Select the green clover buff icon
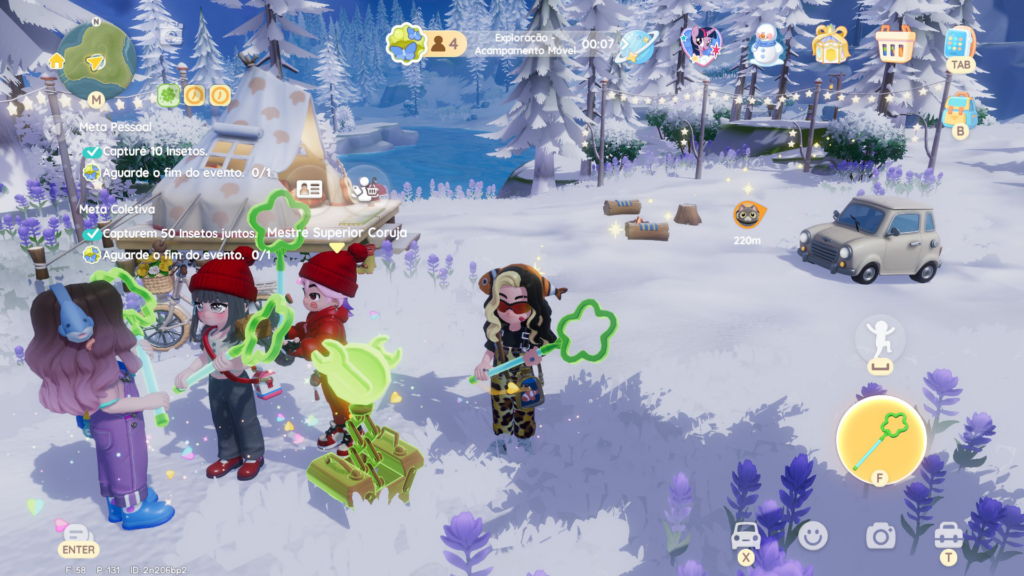The image size is (1024, 576). (169, 95)
